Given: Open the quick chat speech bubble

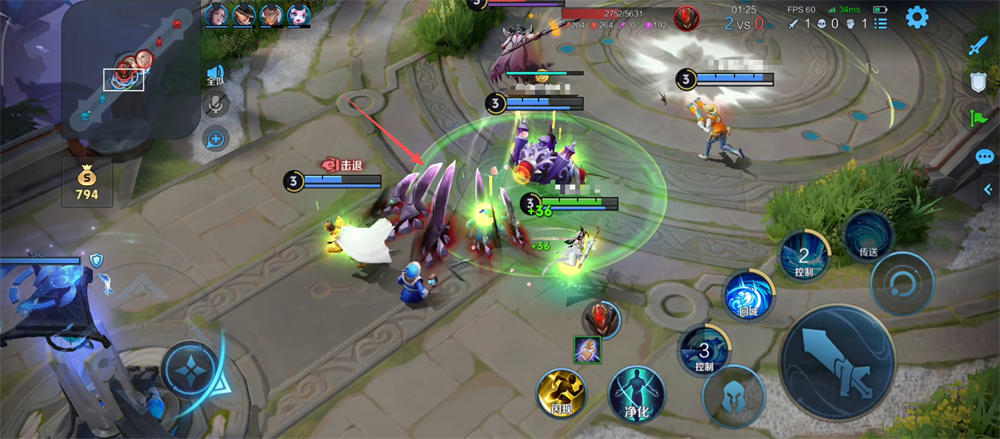Looking at the screenshot, I should [984, 157].
